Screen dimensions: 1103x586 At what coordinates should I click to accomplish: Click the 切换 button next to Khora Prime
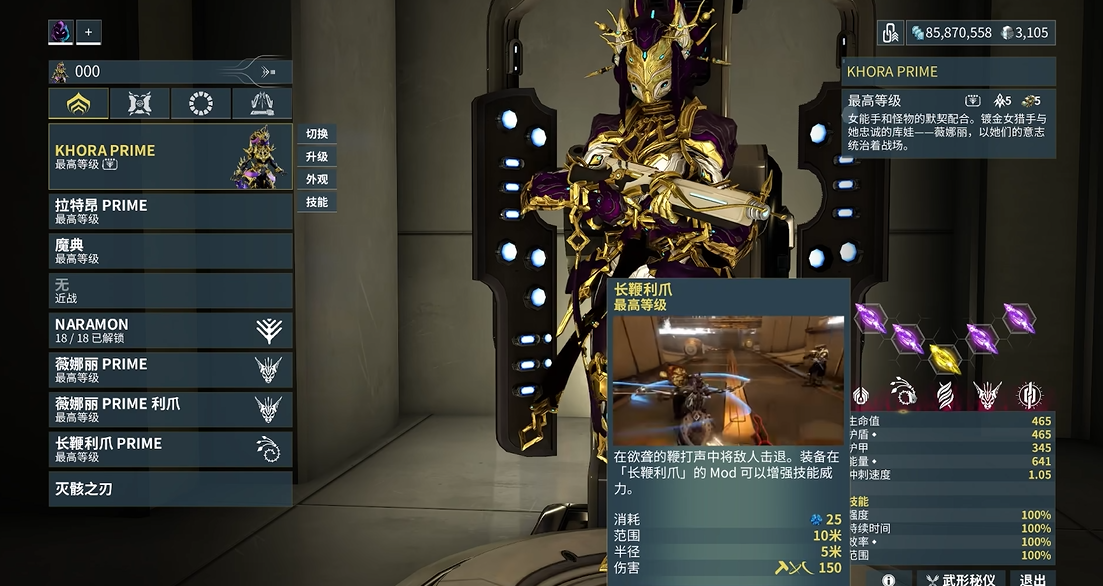(x=317, y=134)
